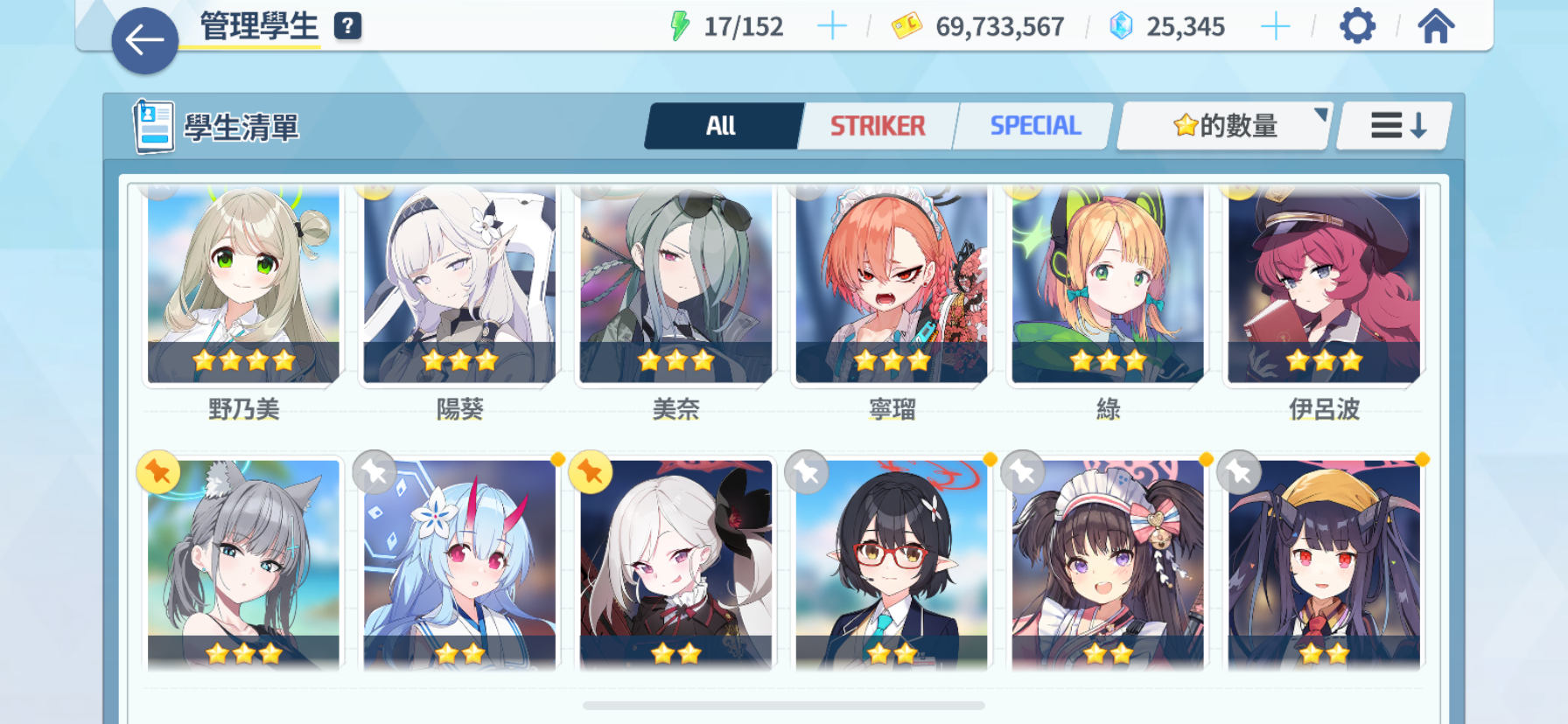1568x724 pixels.
Task: Switch to the STRIKER tab
Action: coord(876,125)
